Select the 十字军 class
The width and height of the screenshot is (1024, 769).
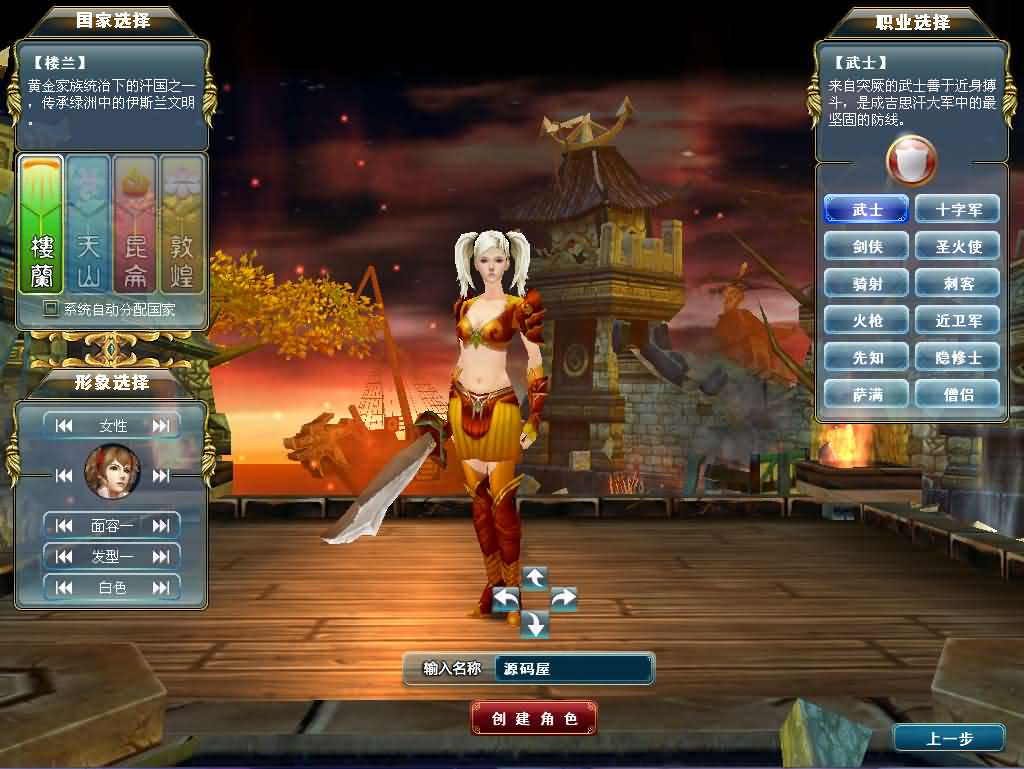(x=957, y=210)
